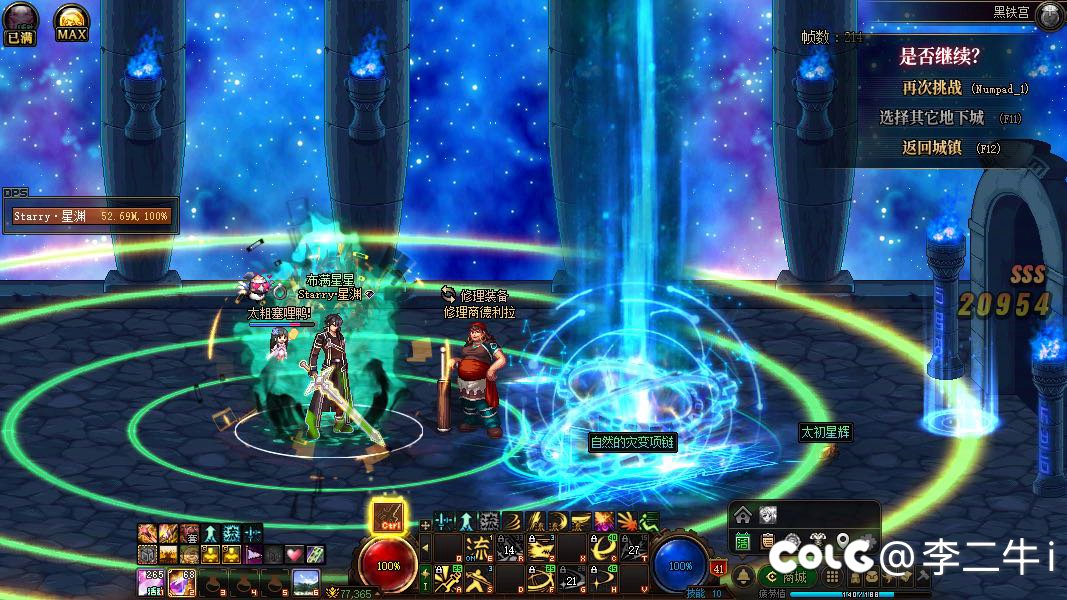
Task: Open the quest clipboard icon
Action: pos(767,541)
